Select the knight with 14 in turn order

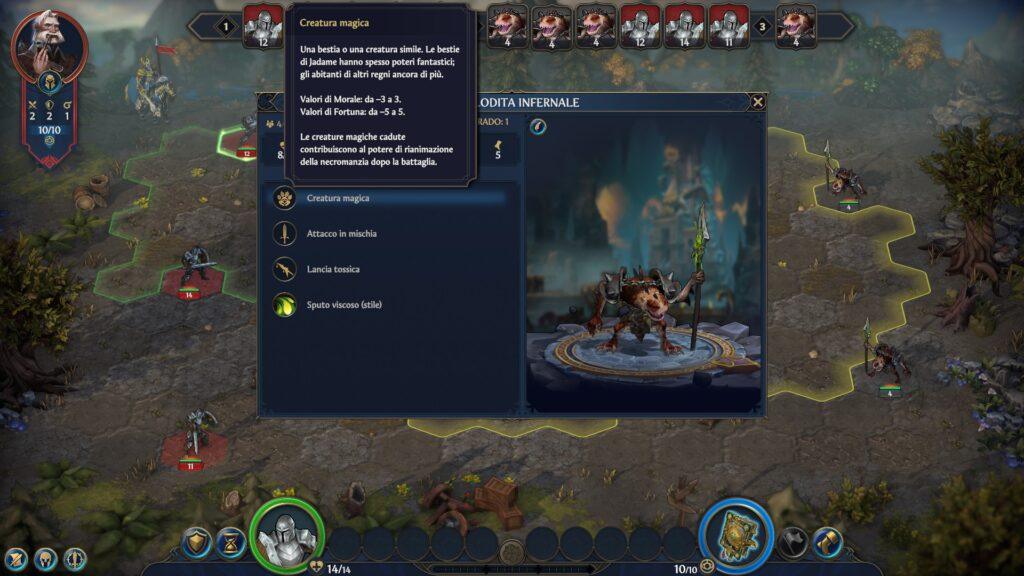point(685,26)
